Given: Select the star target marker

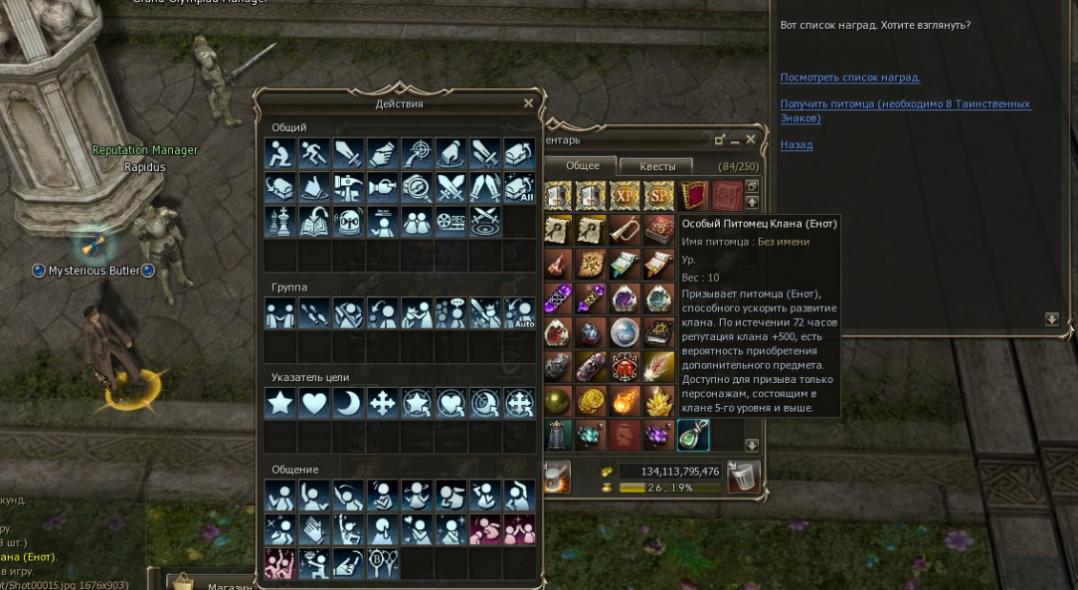Looking at the screenshot, I should click(x=281, y=403).
